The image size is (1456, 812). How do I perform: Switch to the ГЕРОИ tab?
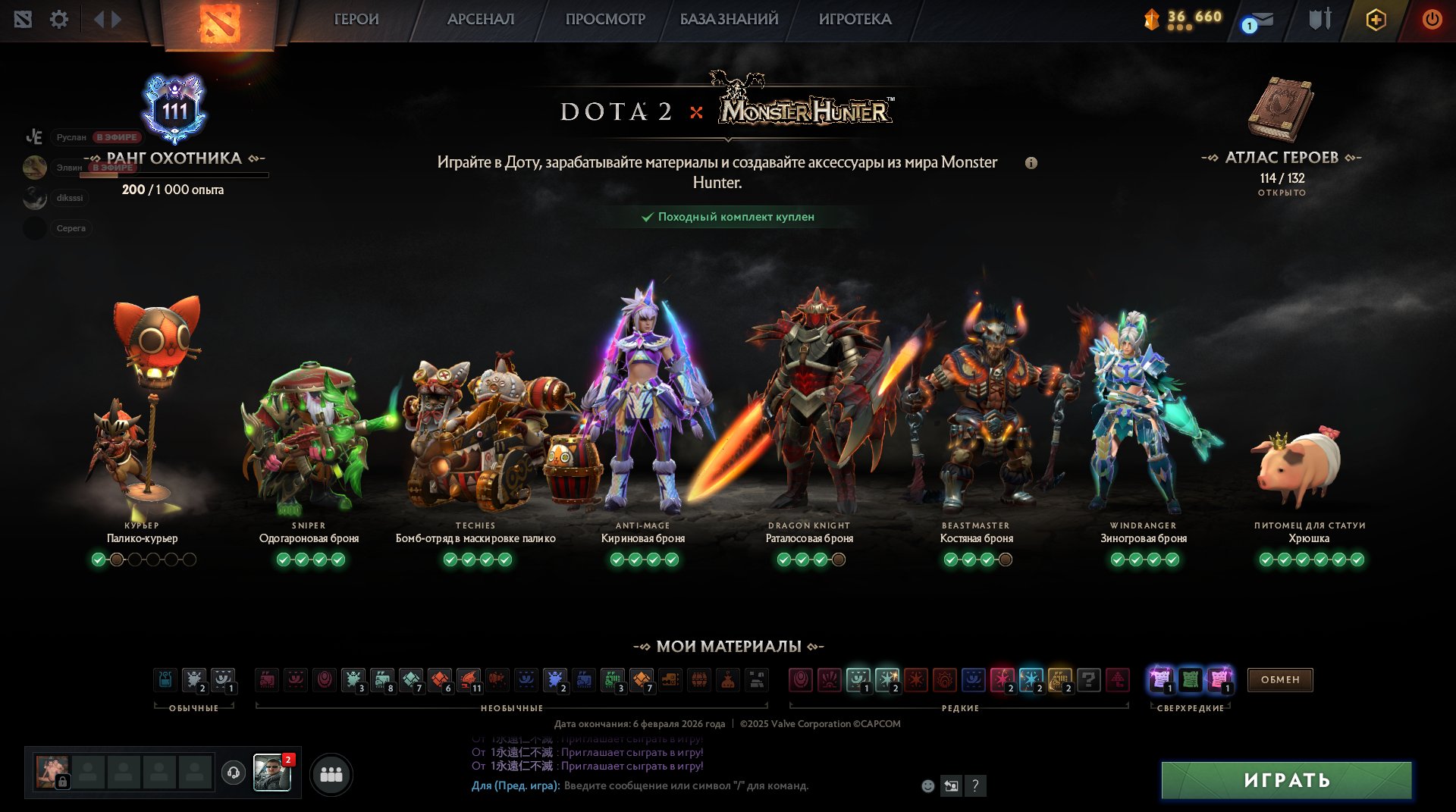355,20
